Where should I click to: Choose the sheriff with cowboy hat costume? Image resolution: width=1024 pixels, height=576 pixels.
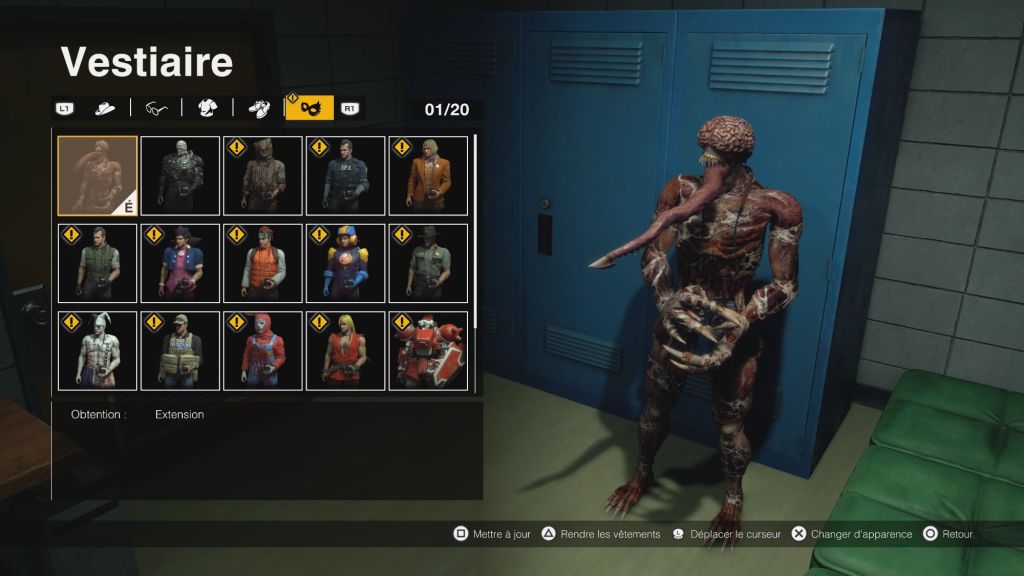click(x=428, y=263)
